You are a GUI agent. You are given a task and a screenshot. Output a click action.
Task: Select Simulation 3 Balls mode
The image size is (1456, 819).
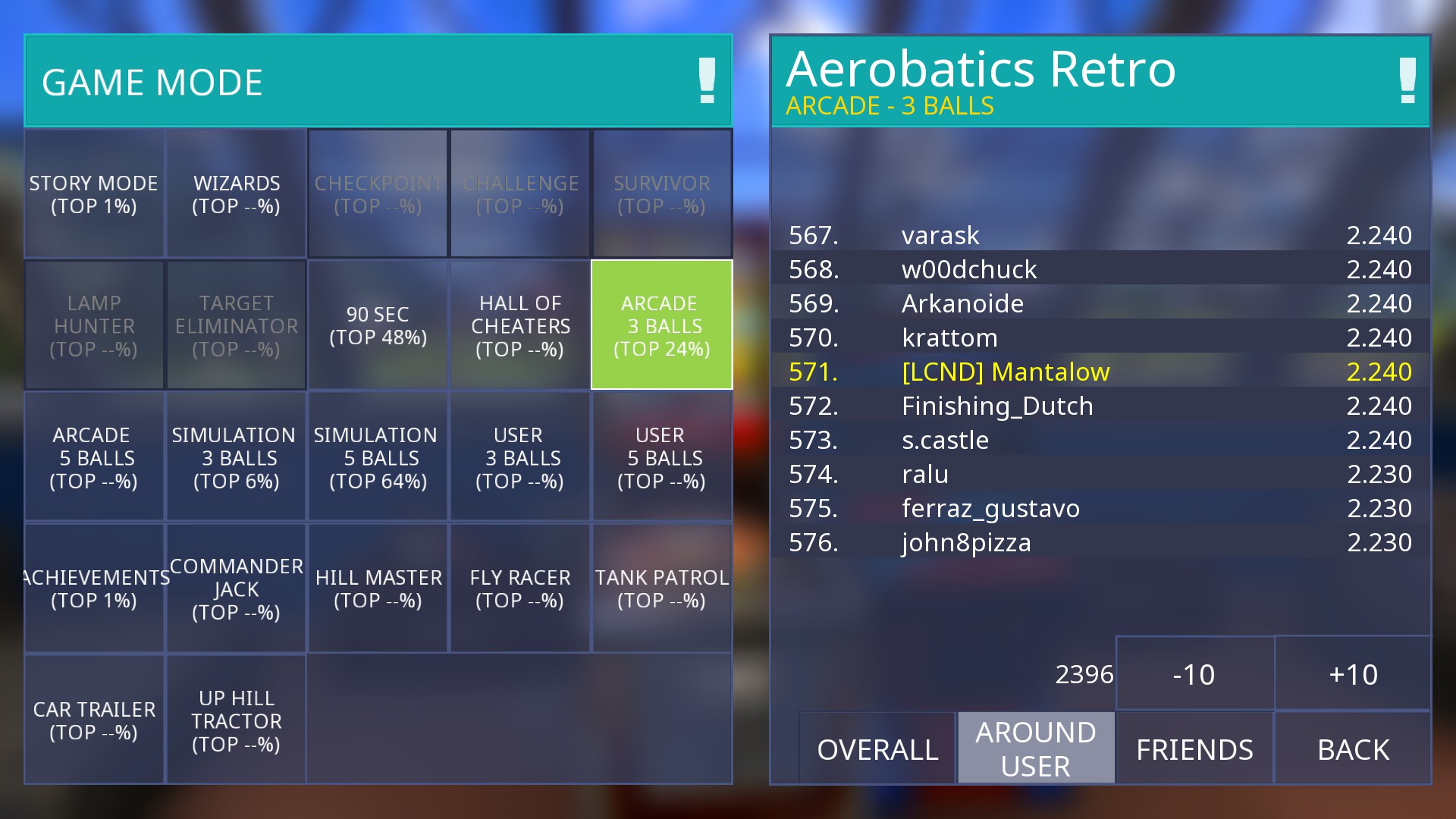tap(236, 457)
